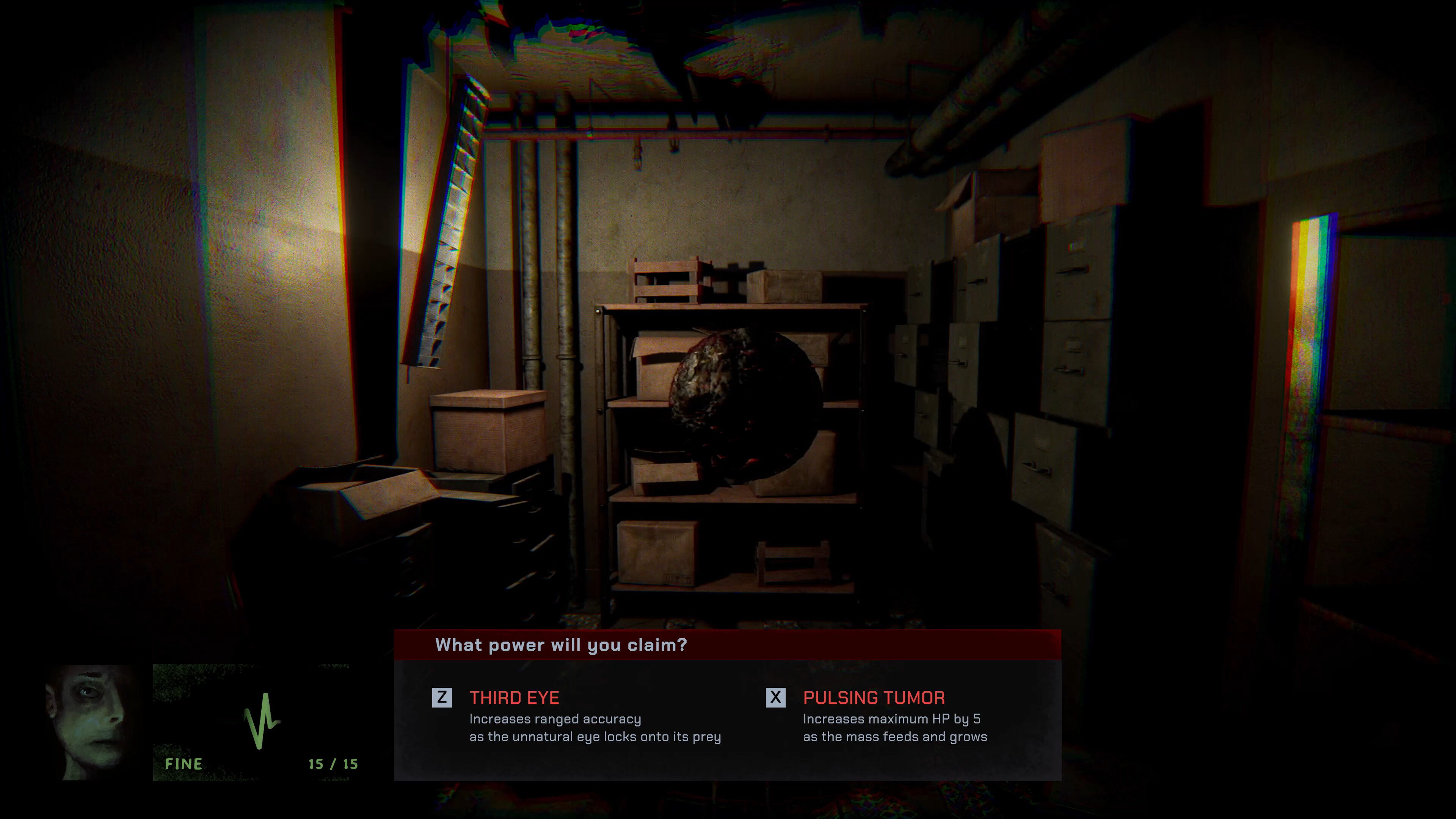The image size is (1456, 819).
Task: Toggle the Pulsing Tumor power selection
Action: pyautogui.click(x=777, y=698)
